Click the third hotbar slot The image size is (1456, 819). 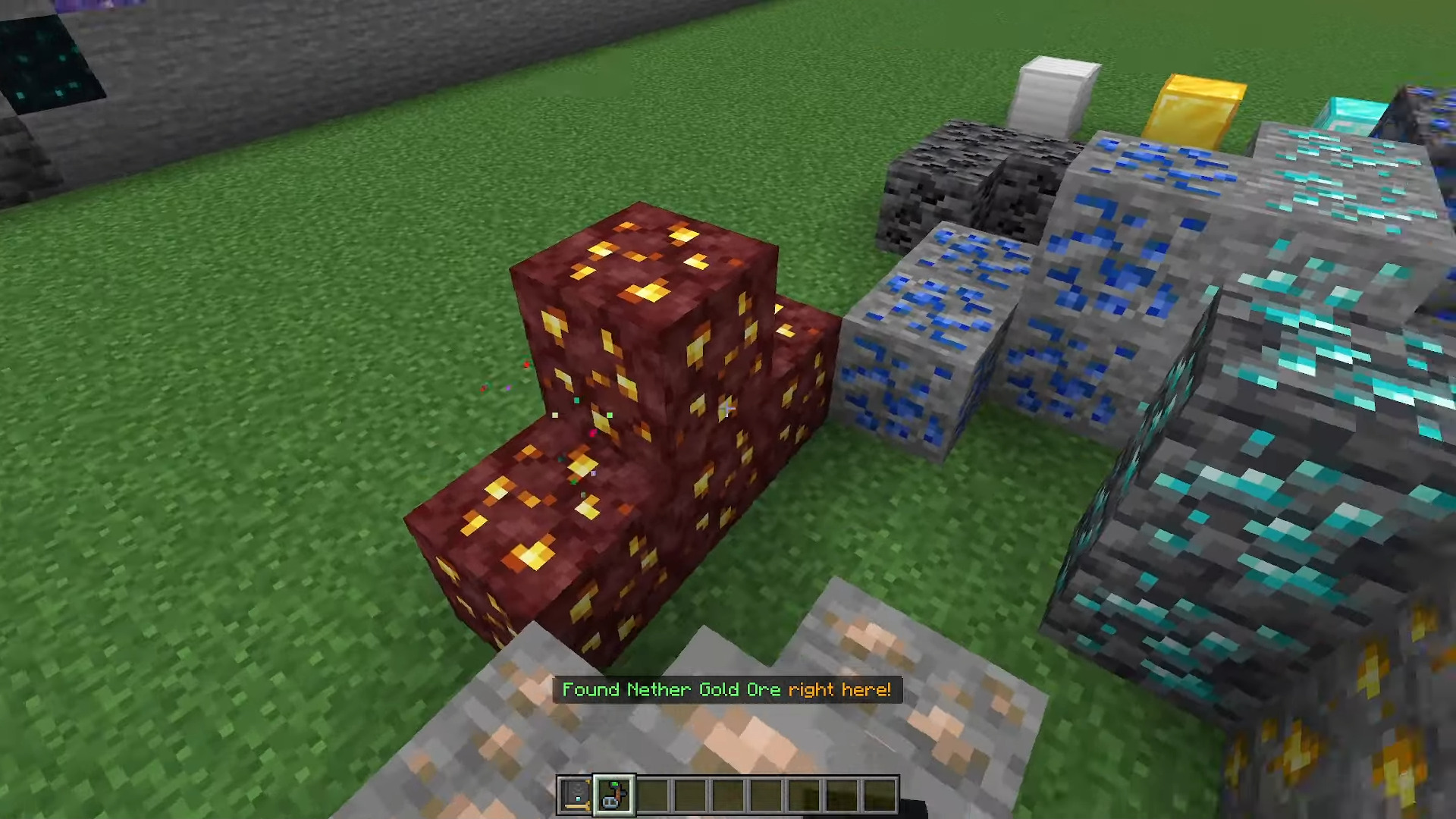651,793
